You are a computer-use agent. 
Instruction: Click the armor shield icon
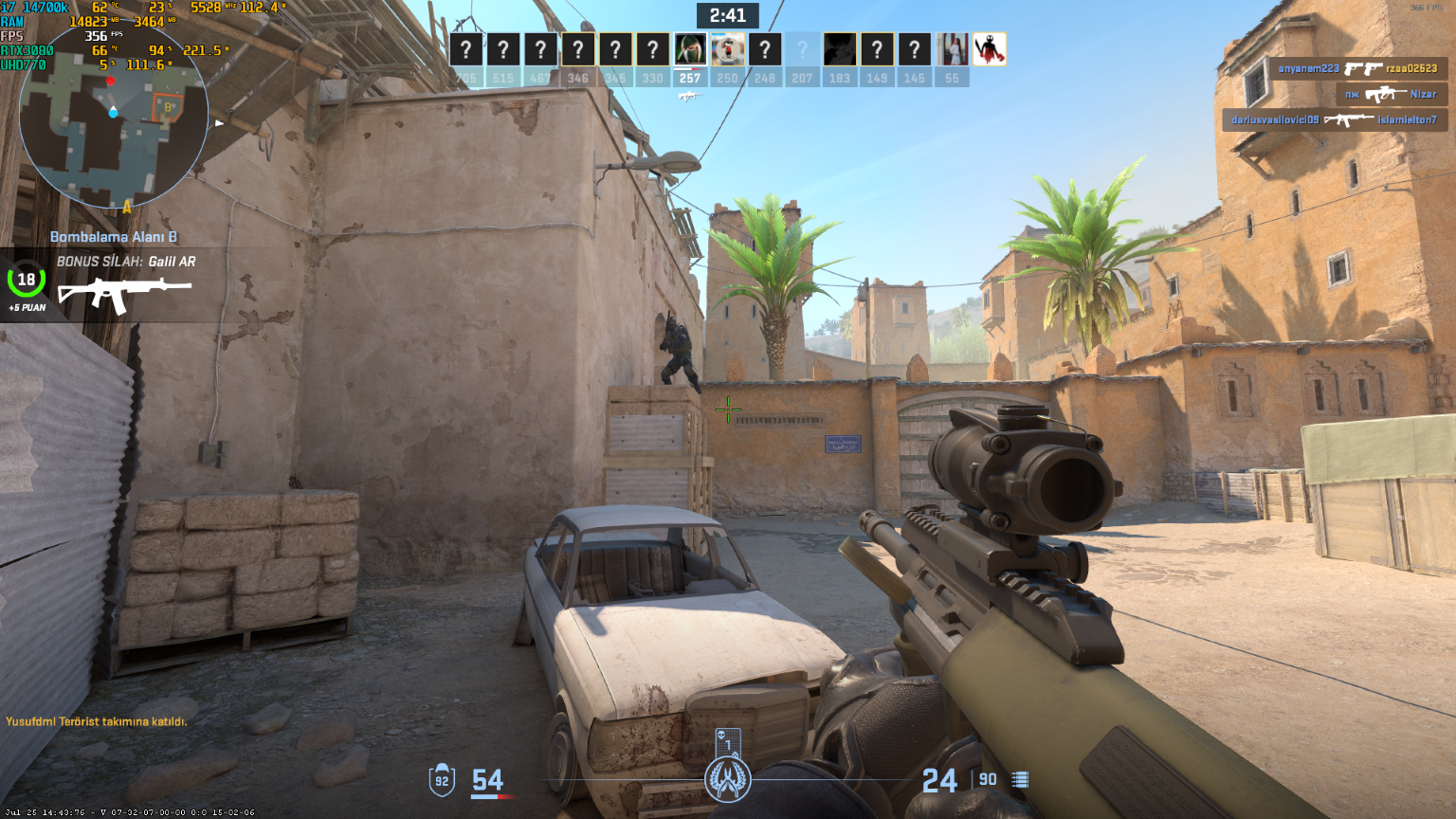point(442,780)
